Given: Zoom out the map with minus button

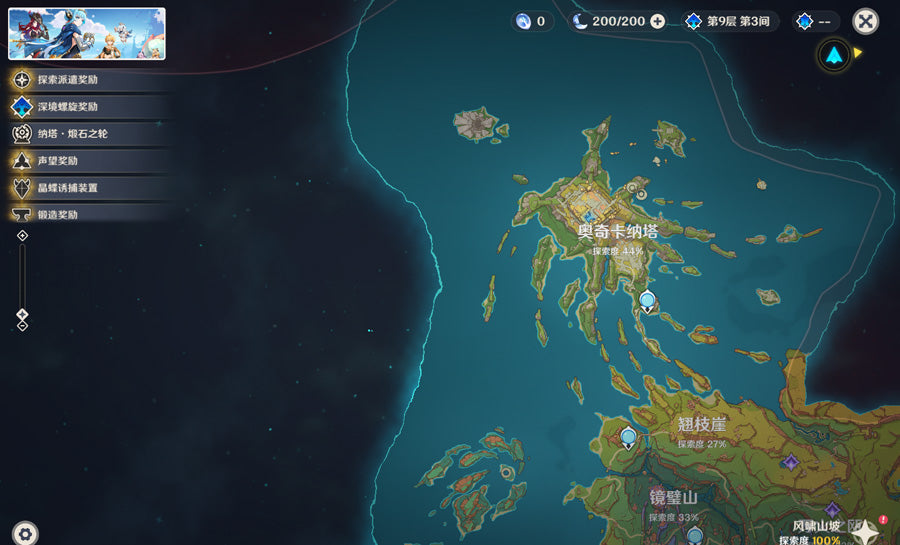Looking at the screenshot, I should (23, 325).
